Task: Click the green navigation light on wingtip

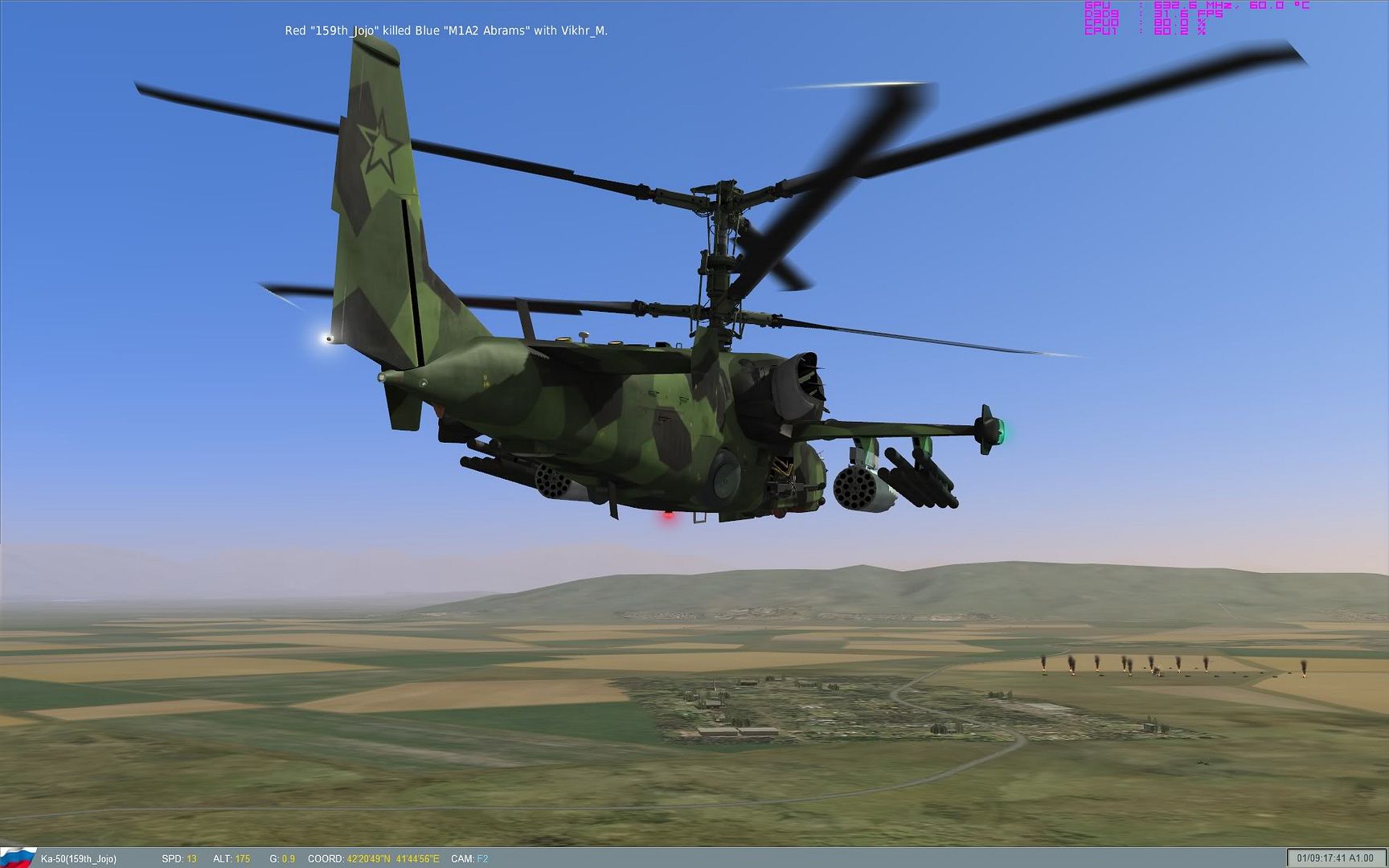Action: click(1004, 430)
